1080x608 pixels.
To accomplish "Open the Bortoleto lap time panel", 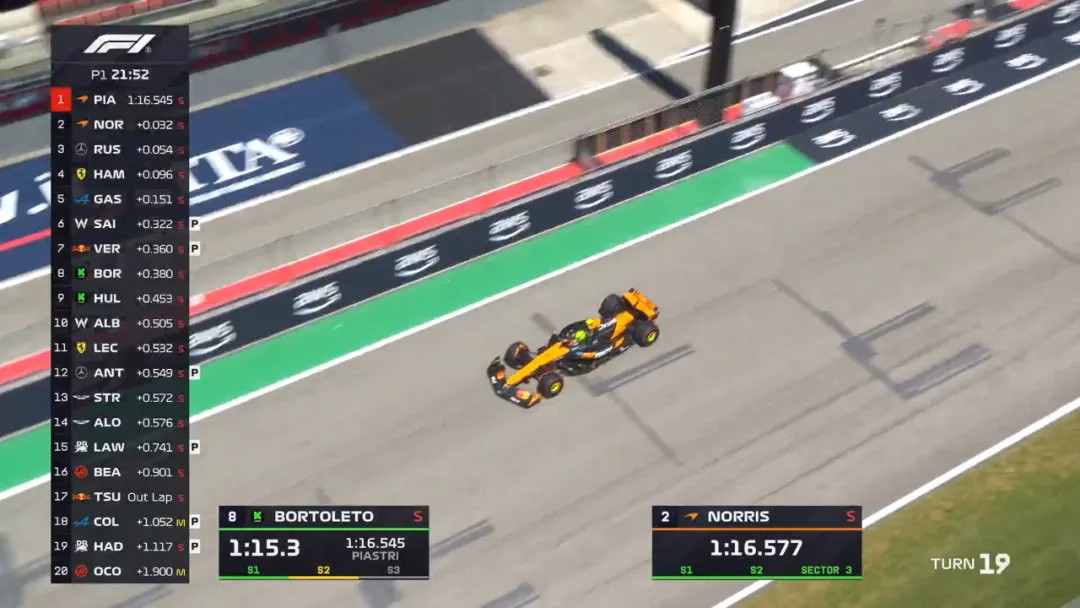I will point(324,542).
